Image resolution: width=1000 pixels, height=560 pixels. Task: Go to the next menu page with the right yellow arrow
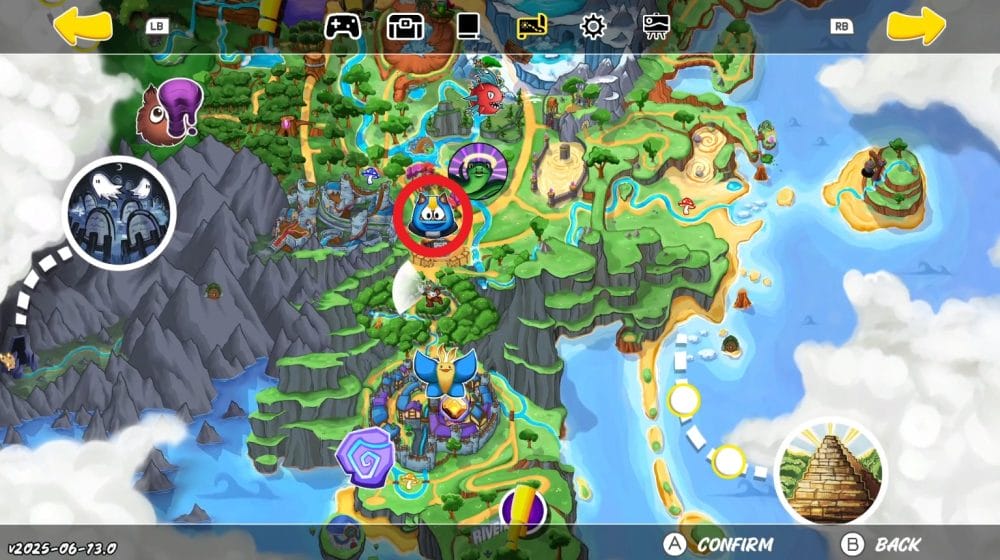(x=916, y=26)
